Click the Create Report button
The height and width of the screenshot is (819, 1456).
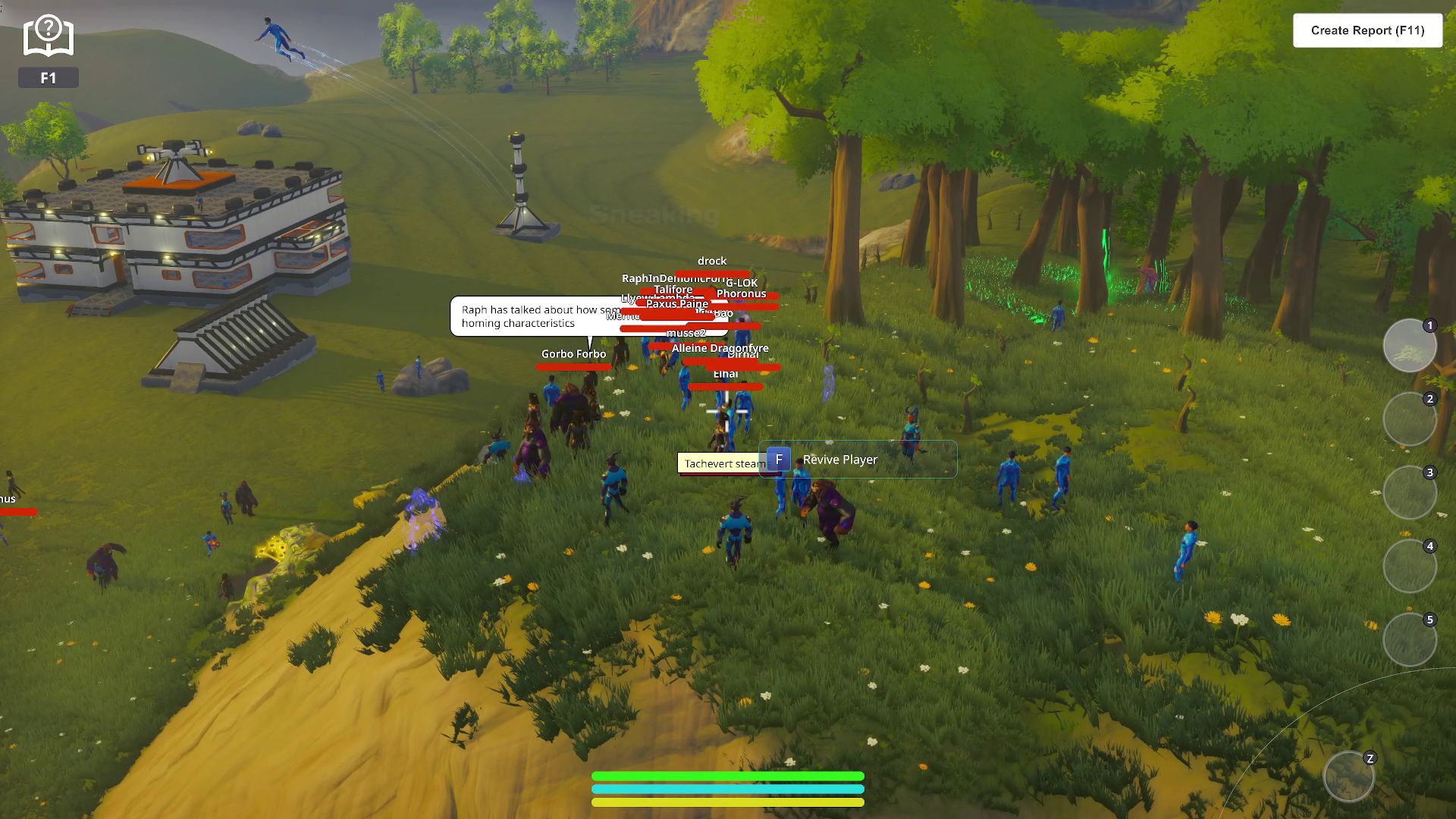tap(1367, 30)
